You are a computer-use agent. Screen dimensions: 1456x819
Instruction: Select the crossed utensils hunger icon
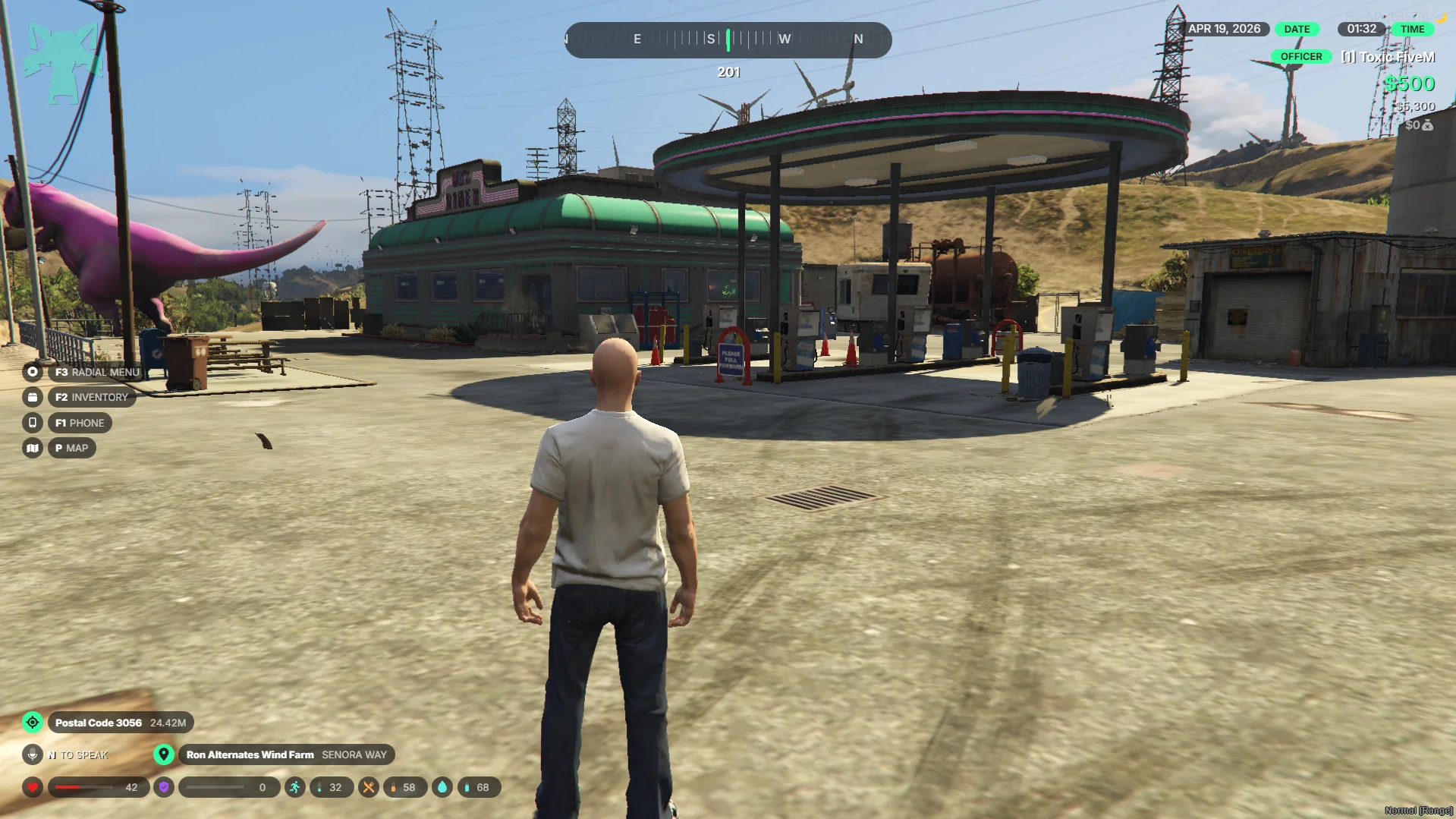click(x=369, y=787)
